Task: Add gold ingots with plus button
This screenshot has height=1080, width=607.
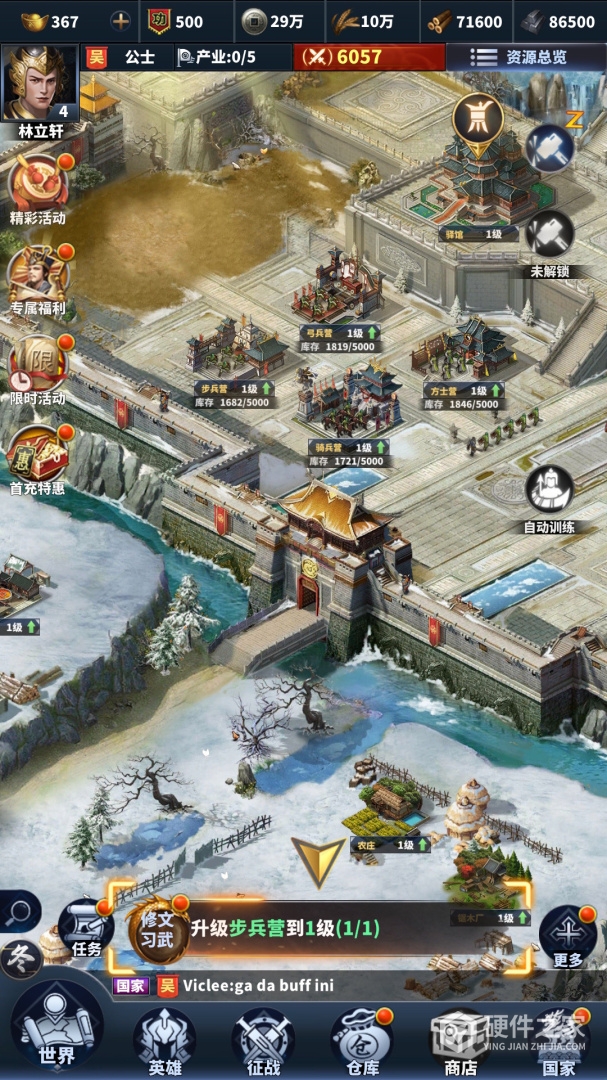Action: coord(120,21)
